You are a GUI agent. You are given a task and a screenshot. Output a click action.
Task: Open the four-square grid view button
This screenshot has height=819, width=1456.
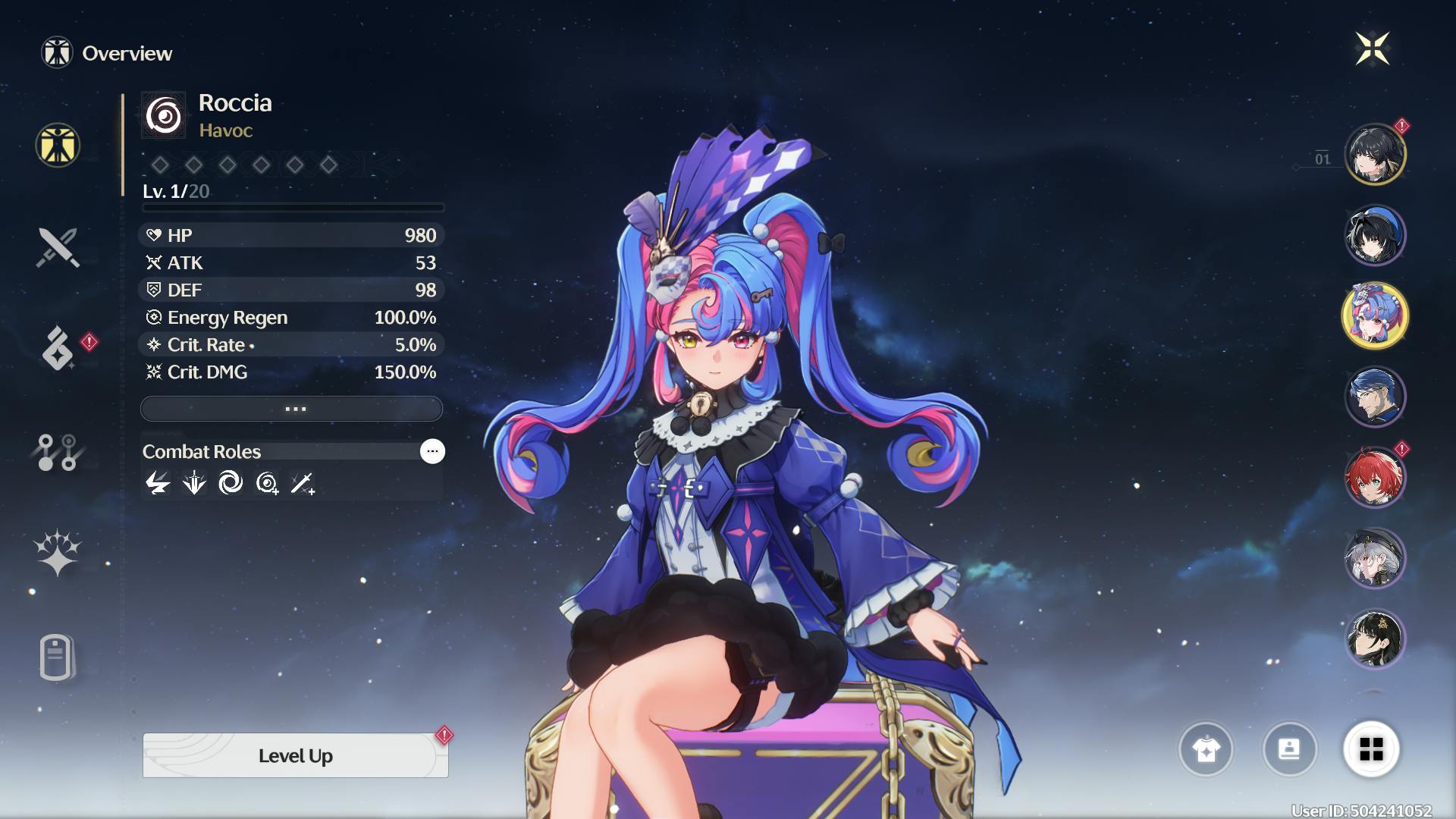click(x=1371, y=749)
